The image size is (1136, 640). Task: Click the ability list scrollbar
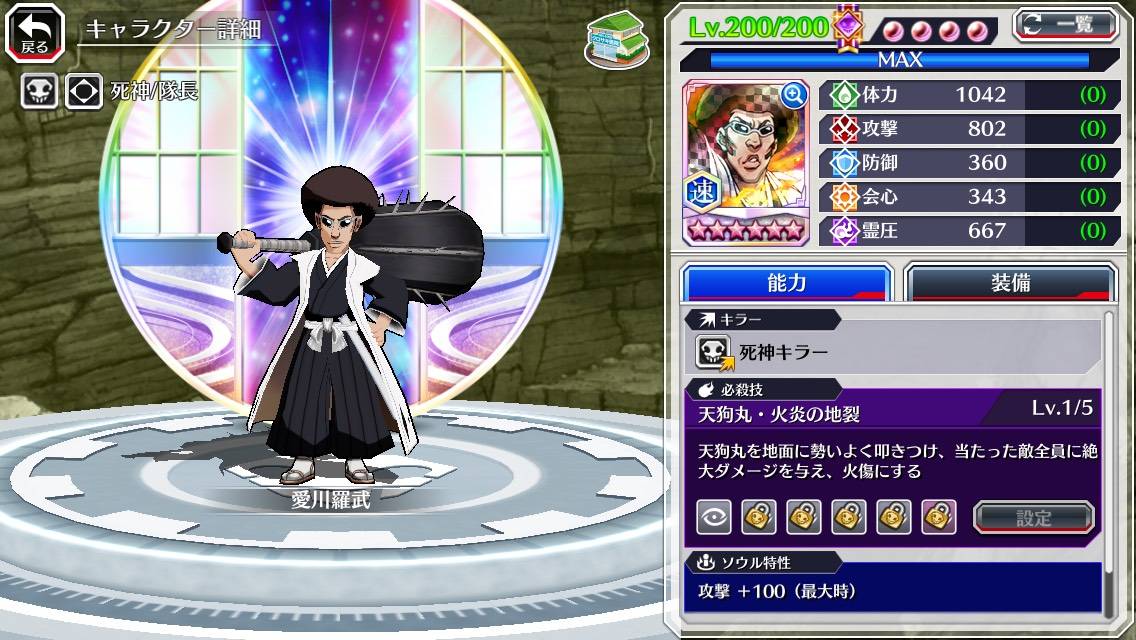(x=1108, y=465)
